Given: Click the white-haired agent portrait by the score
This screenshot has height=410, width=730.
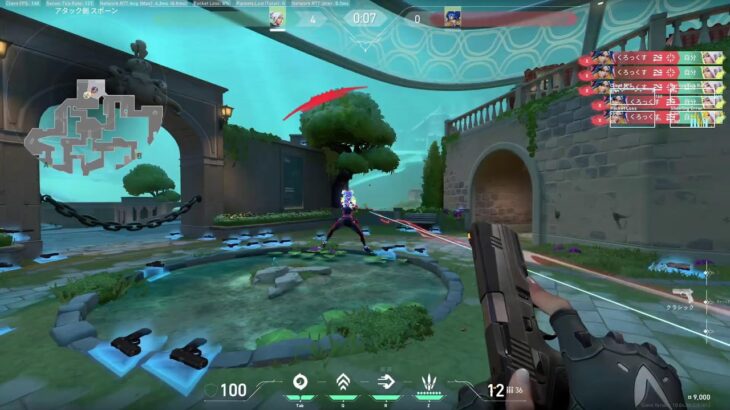Looking at the screenshot, I should click(x=279, y=18).
